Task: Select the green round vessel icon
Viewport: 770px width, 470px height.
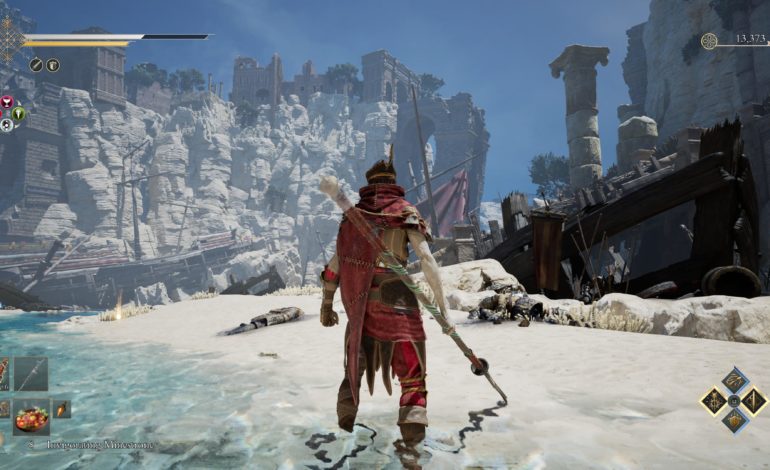Action: 19,113
